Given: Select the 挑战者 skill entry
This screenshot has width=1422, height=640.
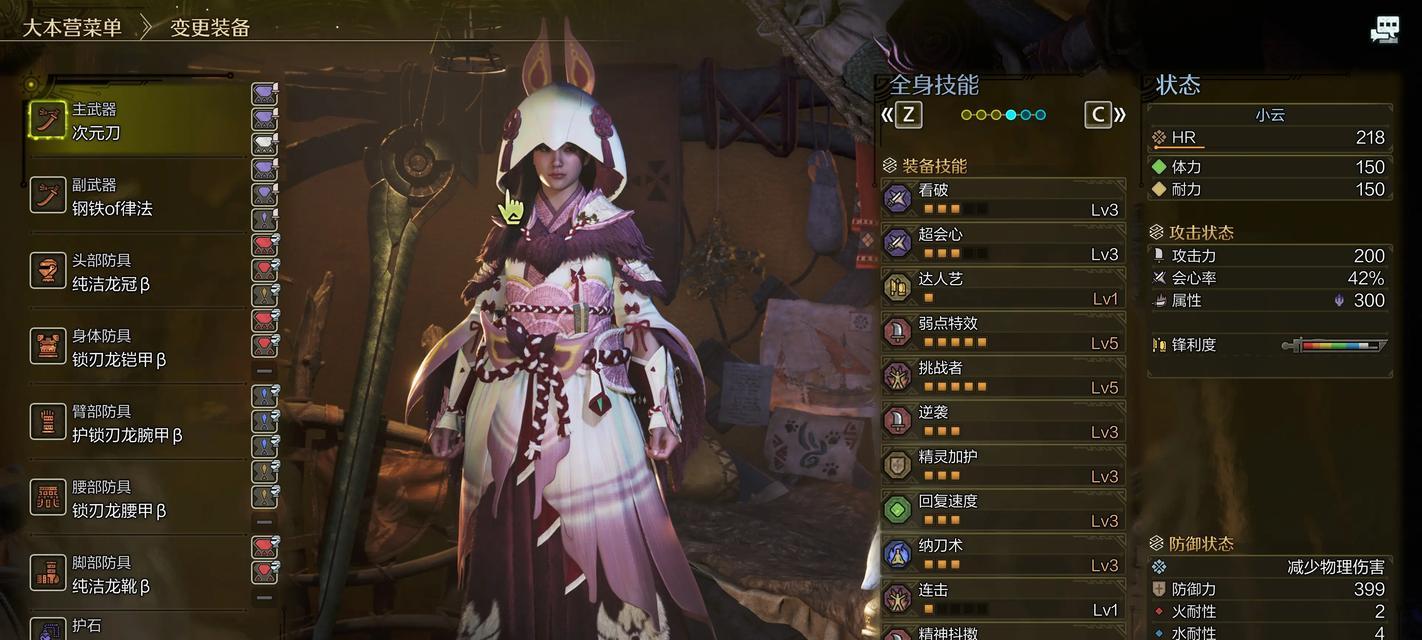Looking at the screenshot, I should (x=1003, y=377).
